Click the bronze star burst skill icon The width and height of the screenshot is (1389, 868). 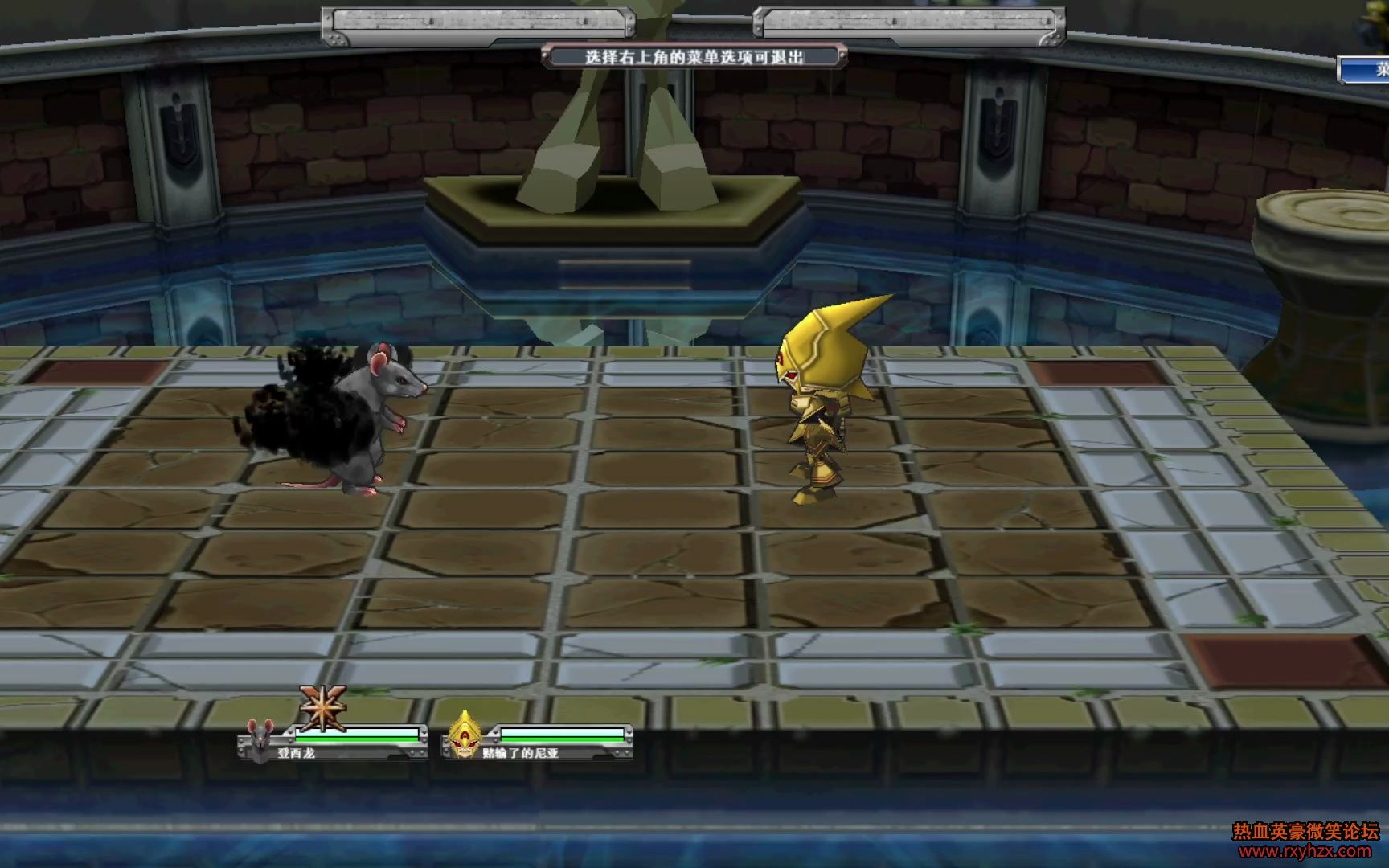[322, 707]
